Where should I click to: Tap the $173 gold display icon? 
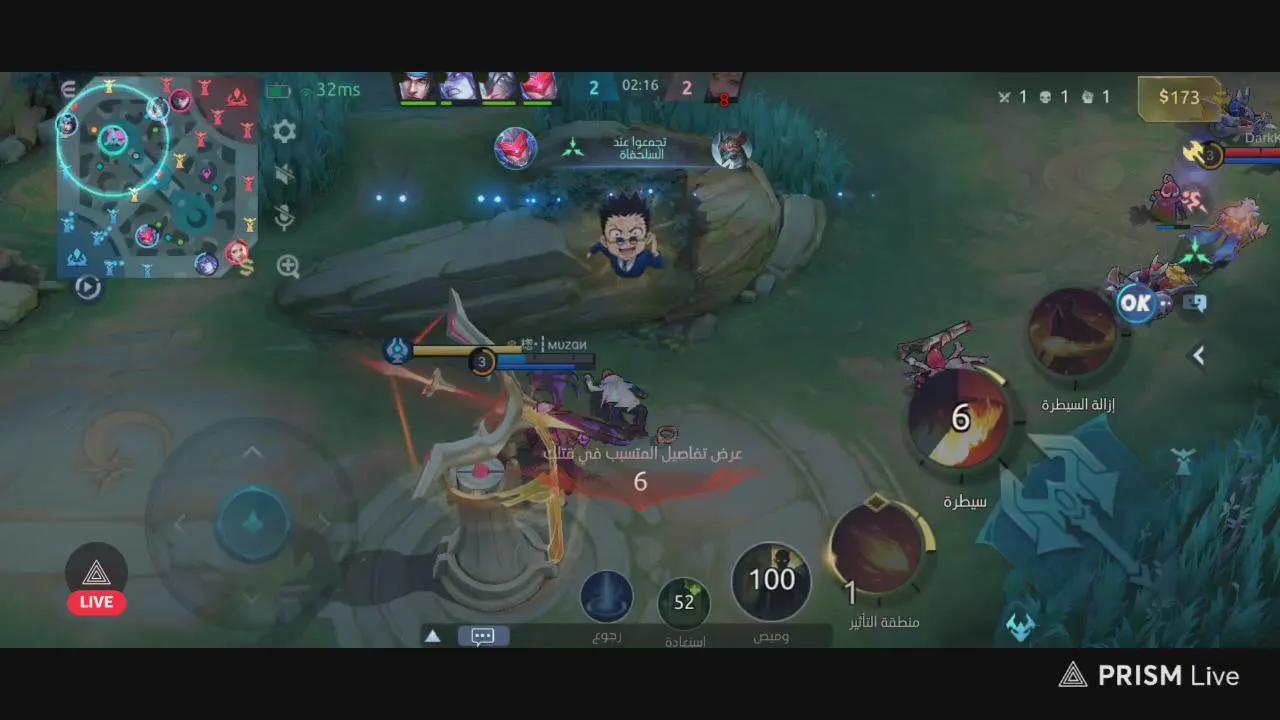(1178, 98)
